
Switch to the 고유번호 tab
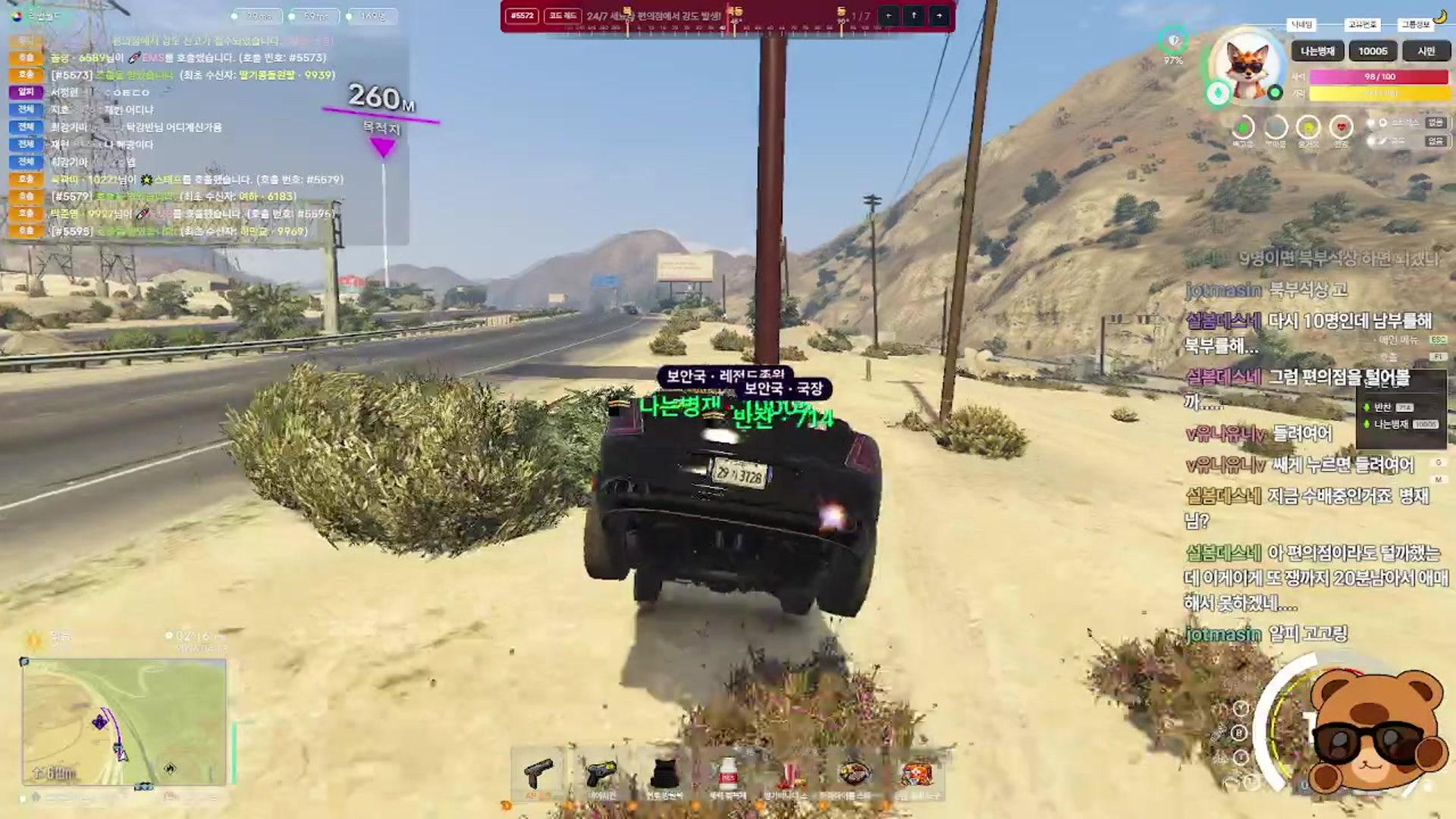pos(1362,25)
